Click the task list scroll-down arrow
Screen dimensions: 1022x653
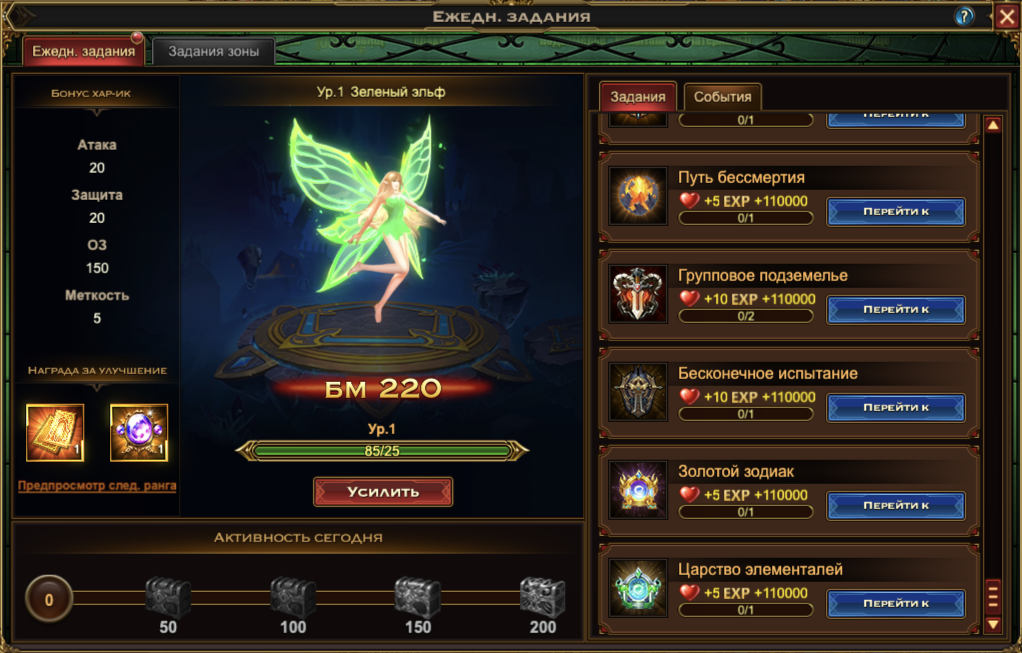click(993, 624)
